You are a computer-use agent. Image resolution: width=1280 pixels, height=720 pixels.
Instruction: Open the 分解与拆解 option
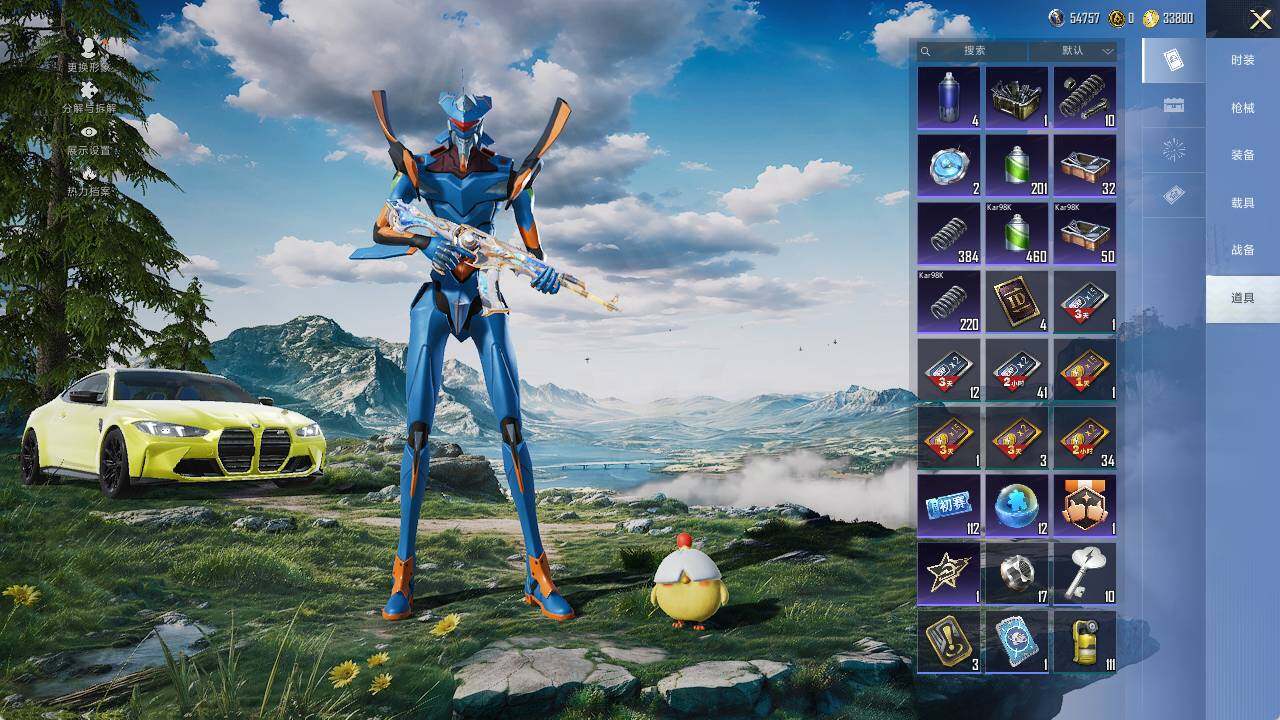pyautogui.click(x=89, y=97)
